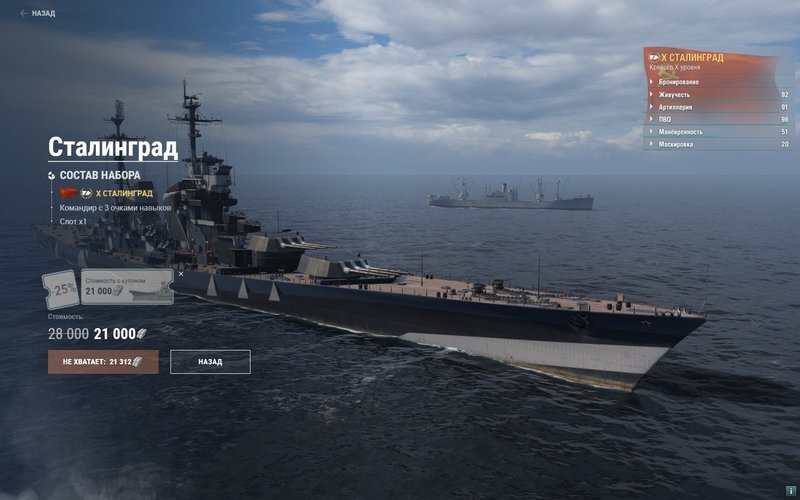Remove the applied coupon with the X

click(x=181, y=273)
